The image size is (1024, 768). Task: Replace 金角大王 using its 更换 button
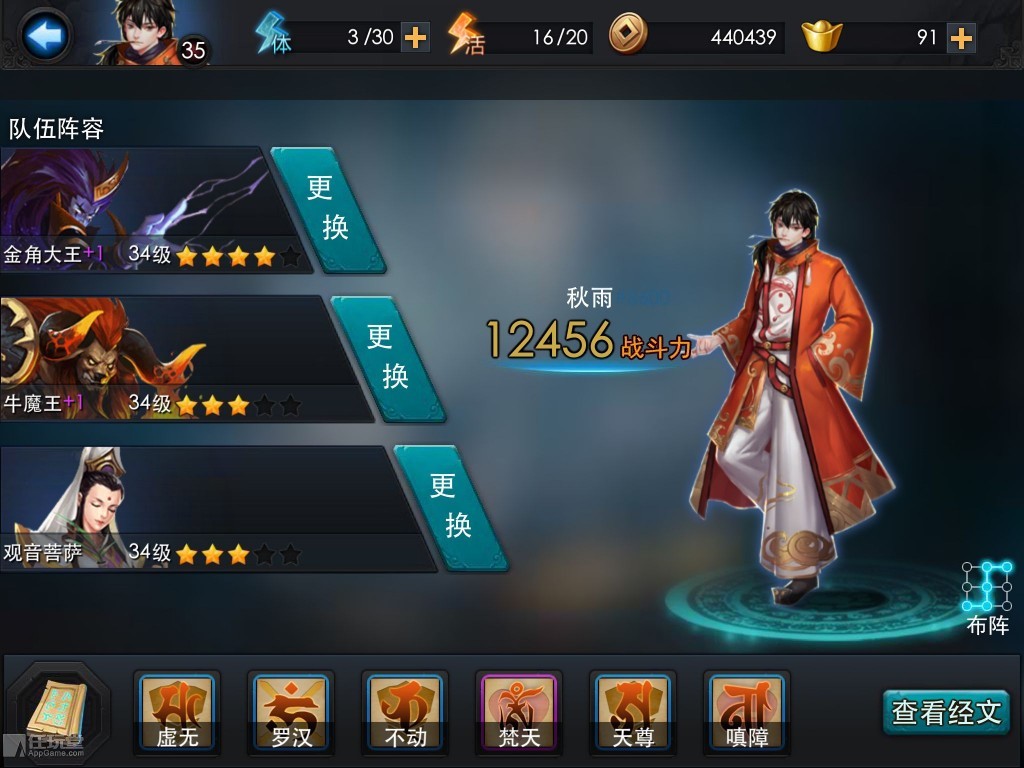tap(327, 210)
